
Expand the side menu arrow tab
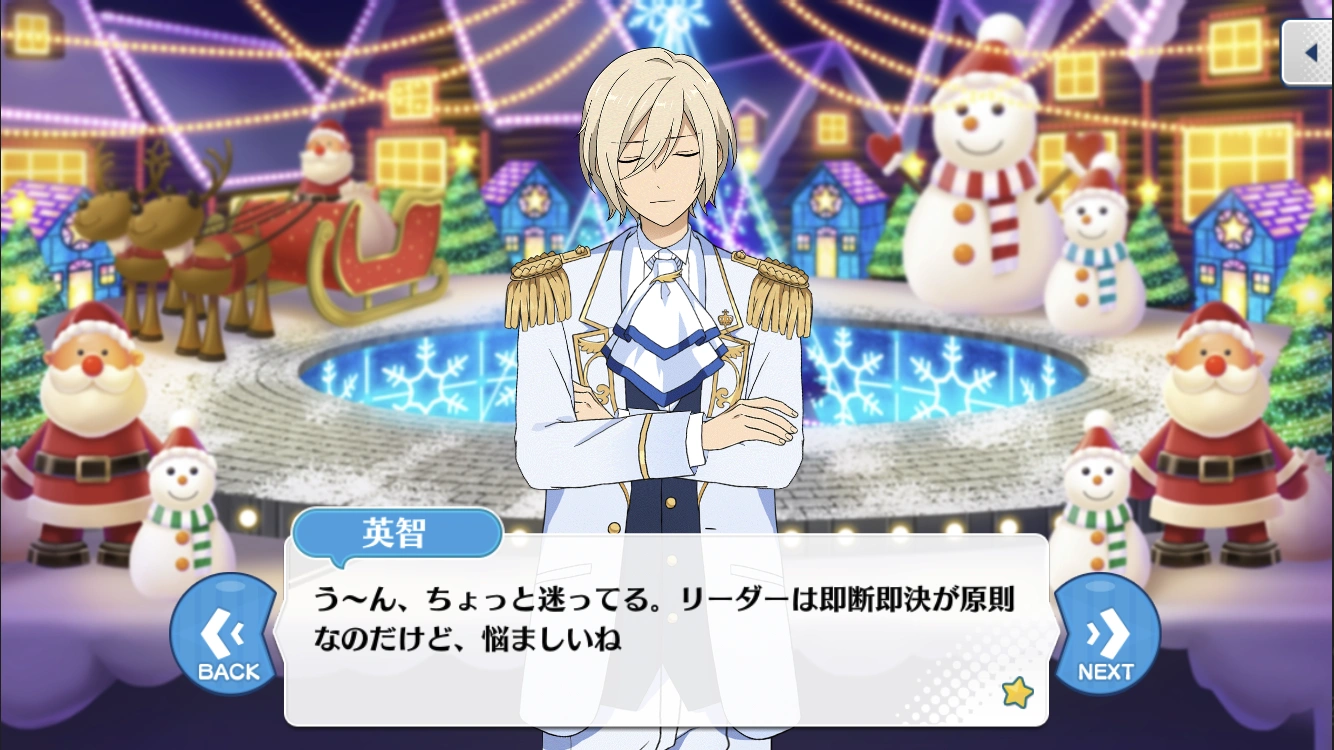coord(1309,52)
